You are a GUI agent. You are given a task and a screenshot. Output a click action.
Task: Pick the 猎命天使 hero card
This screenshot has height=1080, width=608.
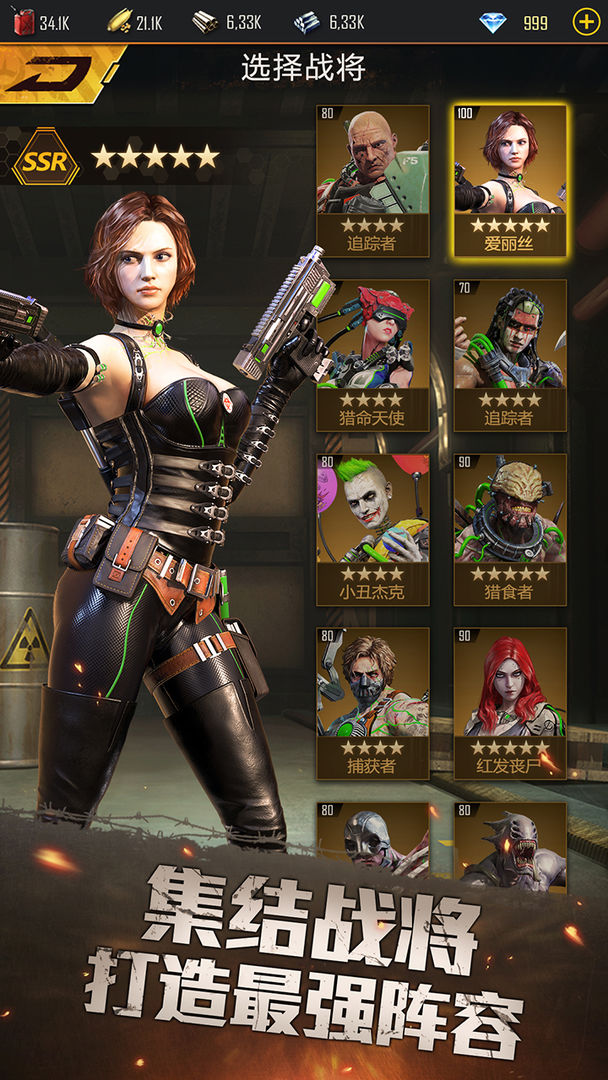coord(373,355)
